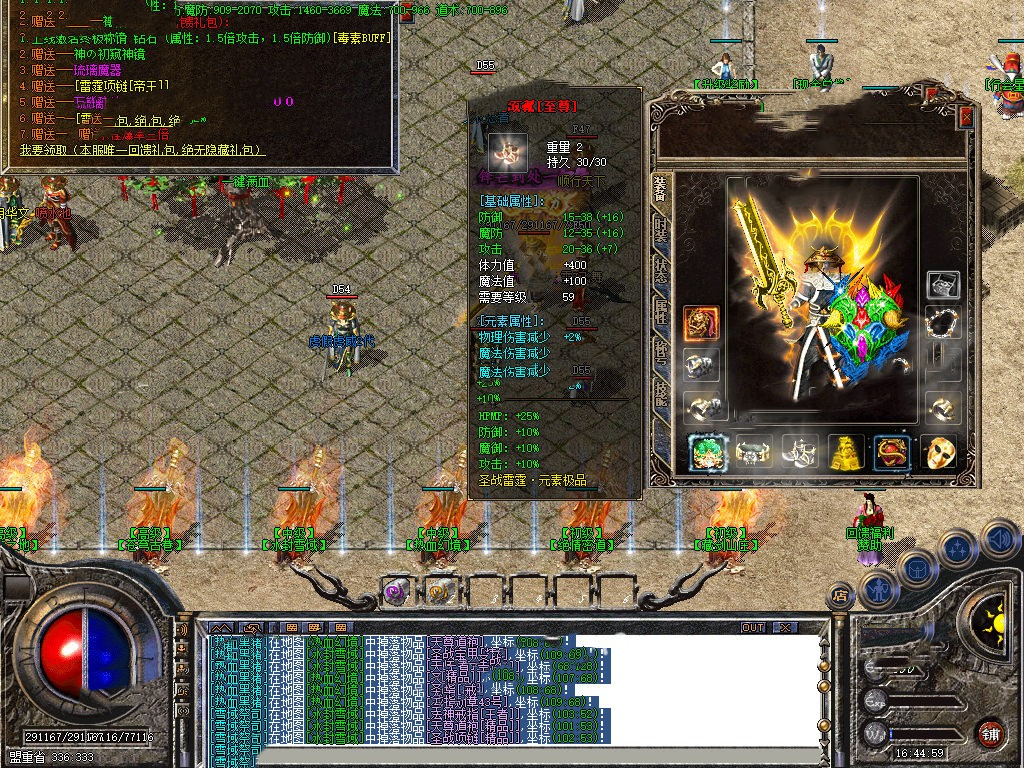This screenshot has width=1024, height=768.
Task: Click the red 铺 stall button
Action: [991, 732]
